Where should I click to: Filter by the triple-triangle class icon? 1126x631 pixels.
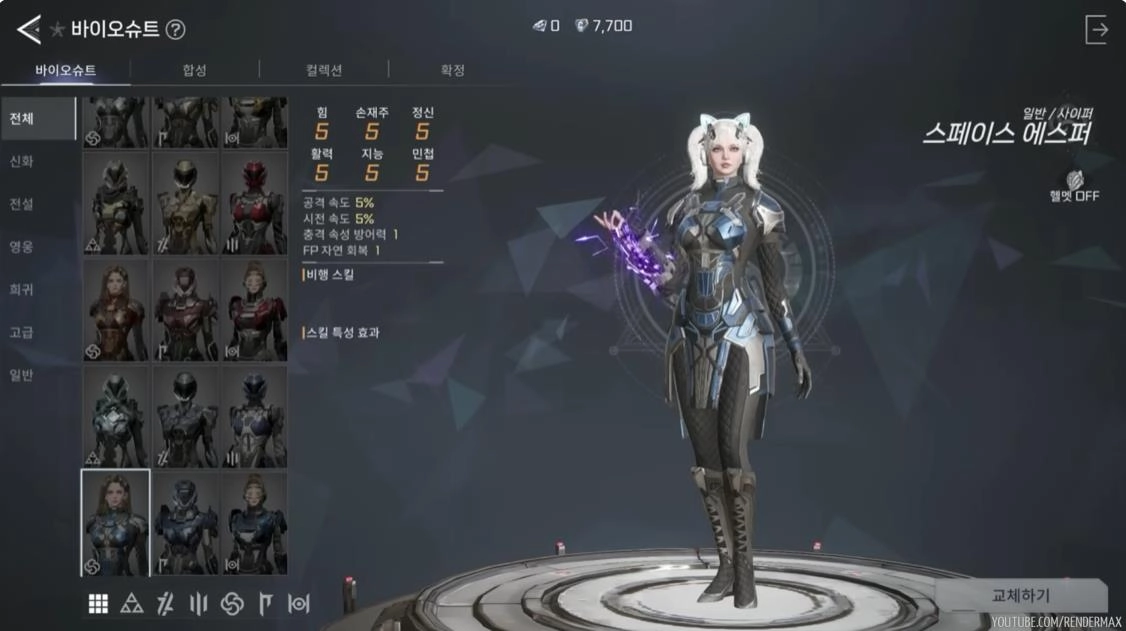[x=131, y=603]
